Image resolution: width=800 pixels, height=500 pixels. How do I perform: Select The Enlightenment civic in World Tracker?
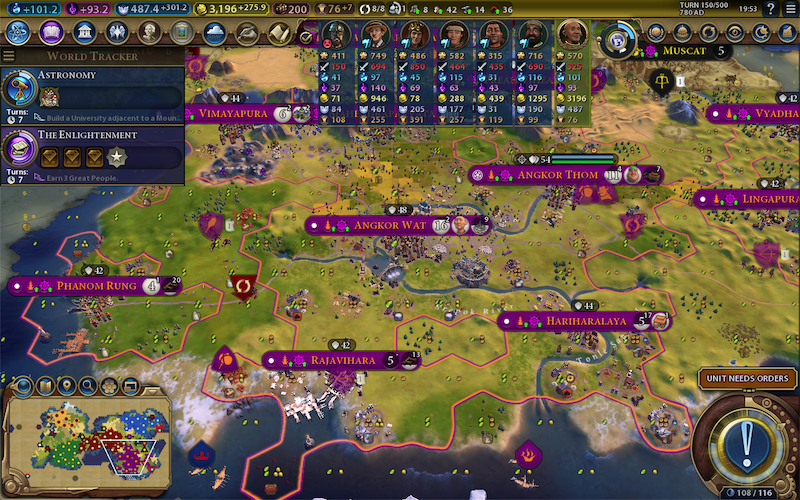pyautogui.click(x=92, y=149)
